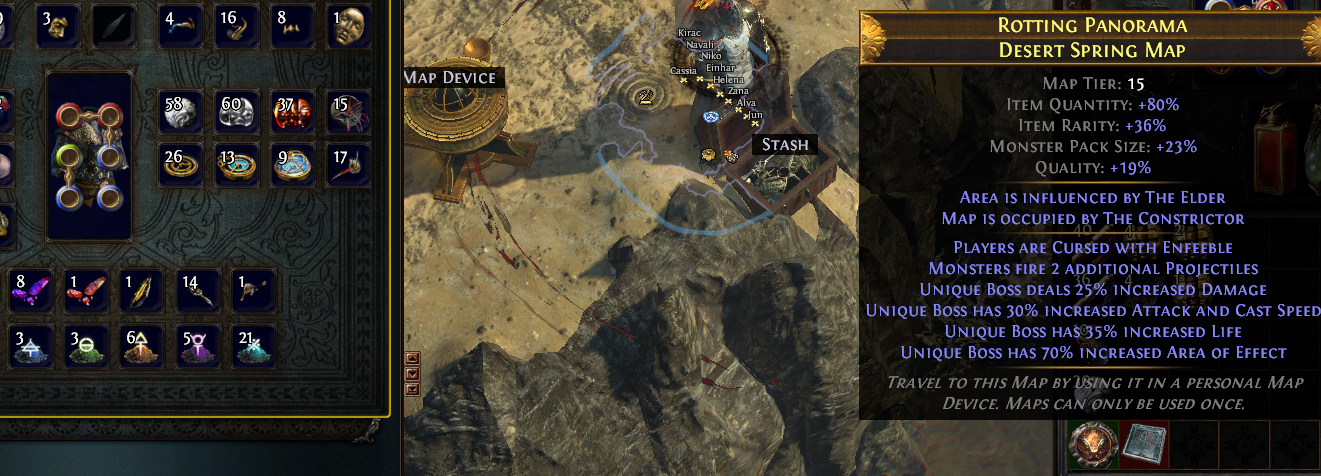Pick the stack of 9 blue-faced orbs
The image size is (1321, 476).
coord(293,165)
